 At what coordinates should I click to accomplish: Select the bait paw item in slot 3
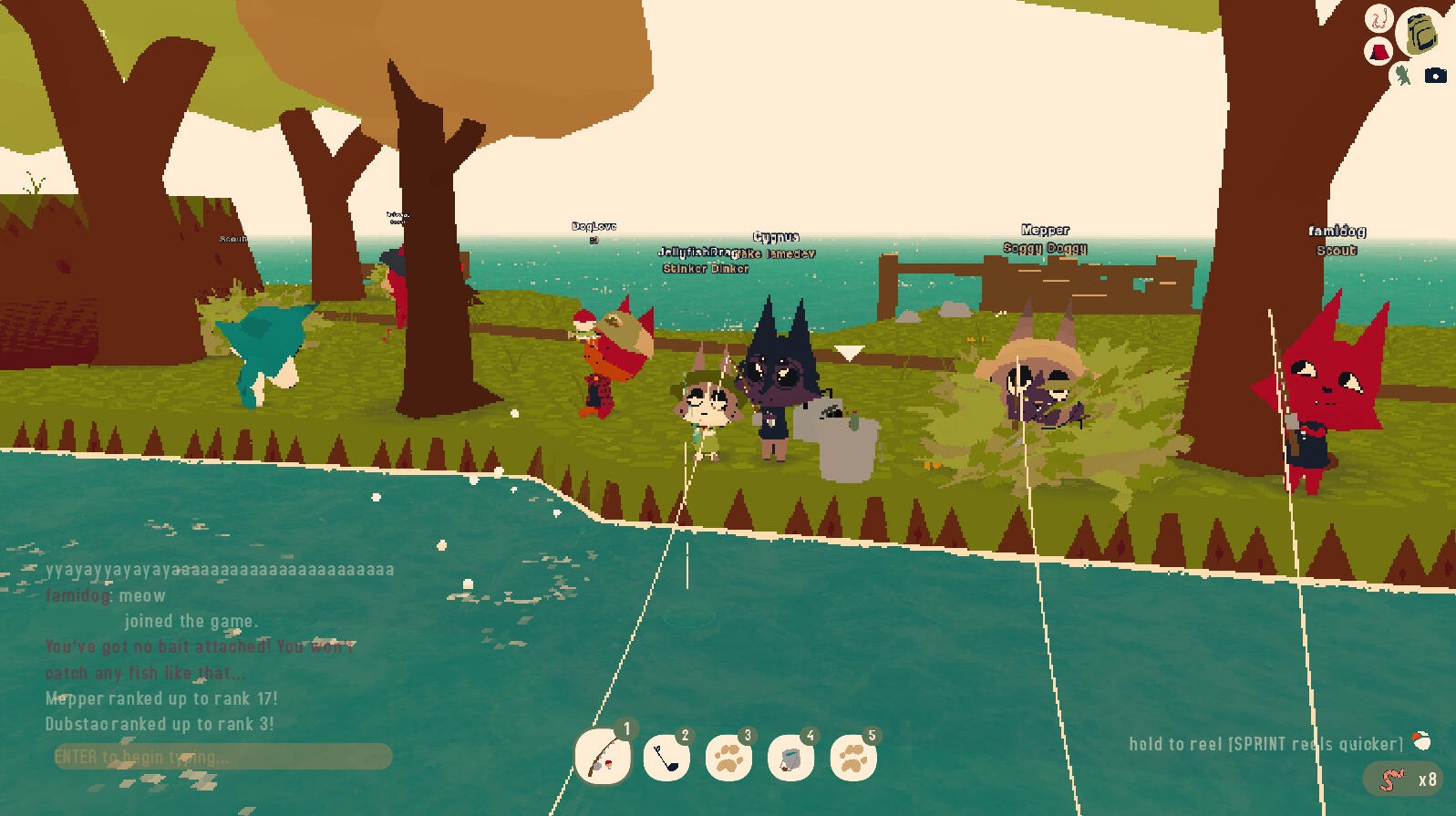pos(730,756)
